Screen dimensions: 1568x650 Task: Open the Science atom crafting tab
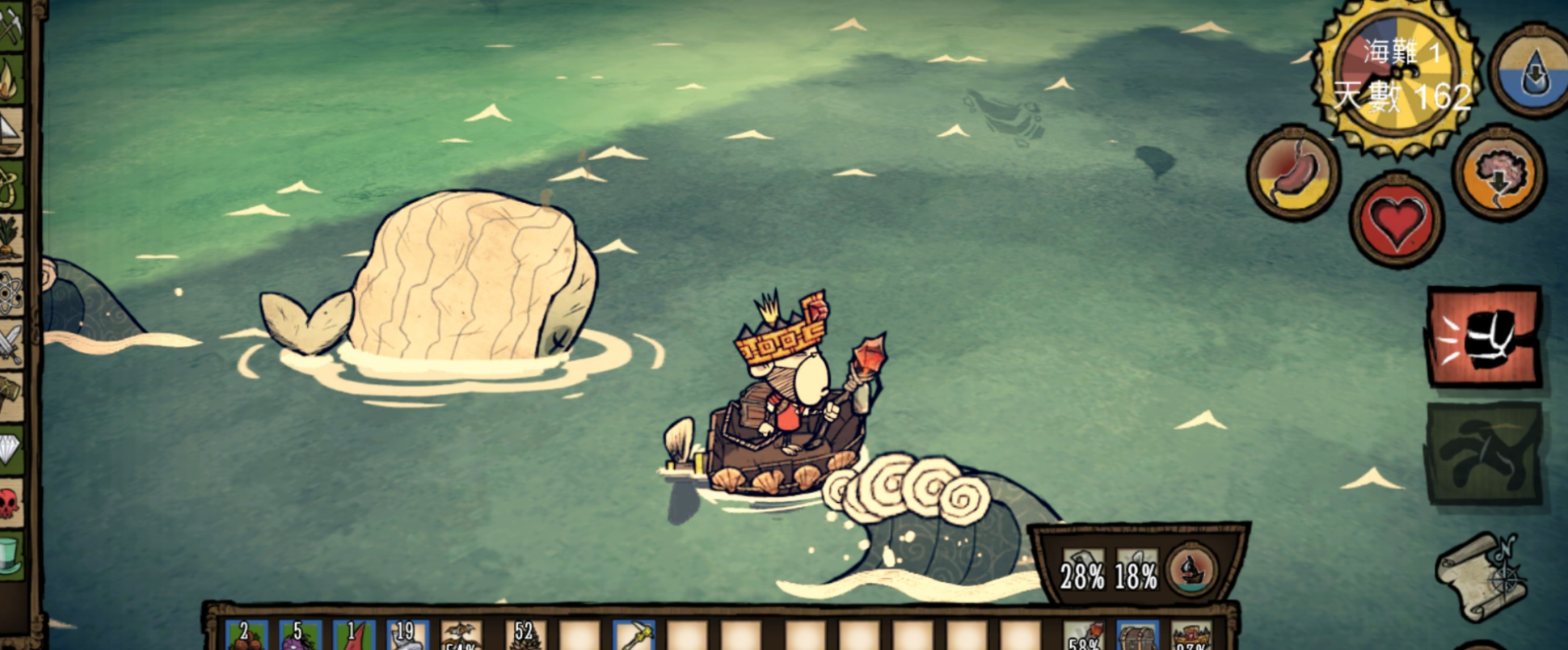point(11,293)
